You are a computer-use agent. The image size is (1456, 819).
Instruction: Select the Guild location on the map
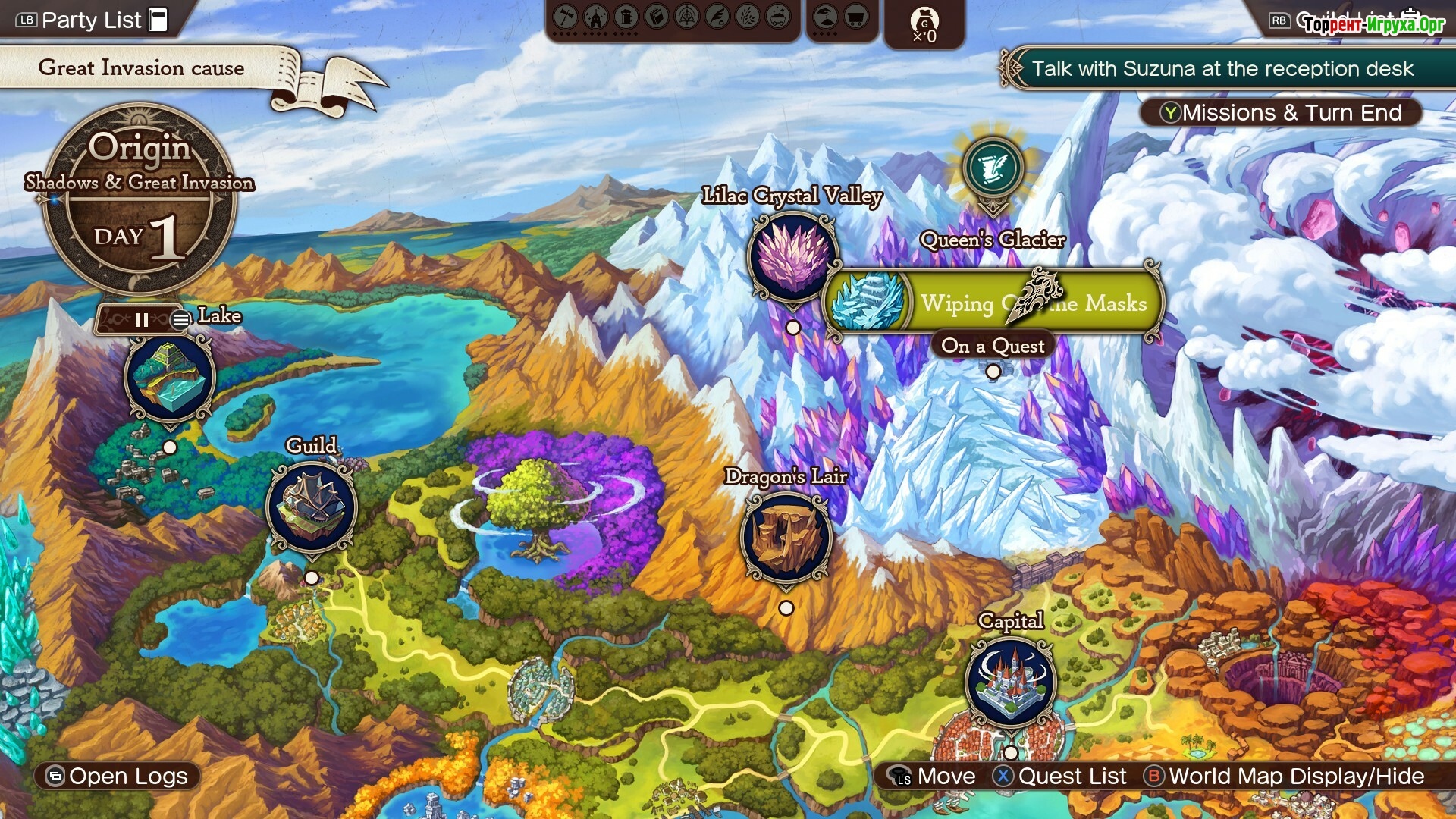pyautogui.click(x=311, y=507)
